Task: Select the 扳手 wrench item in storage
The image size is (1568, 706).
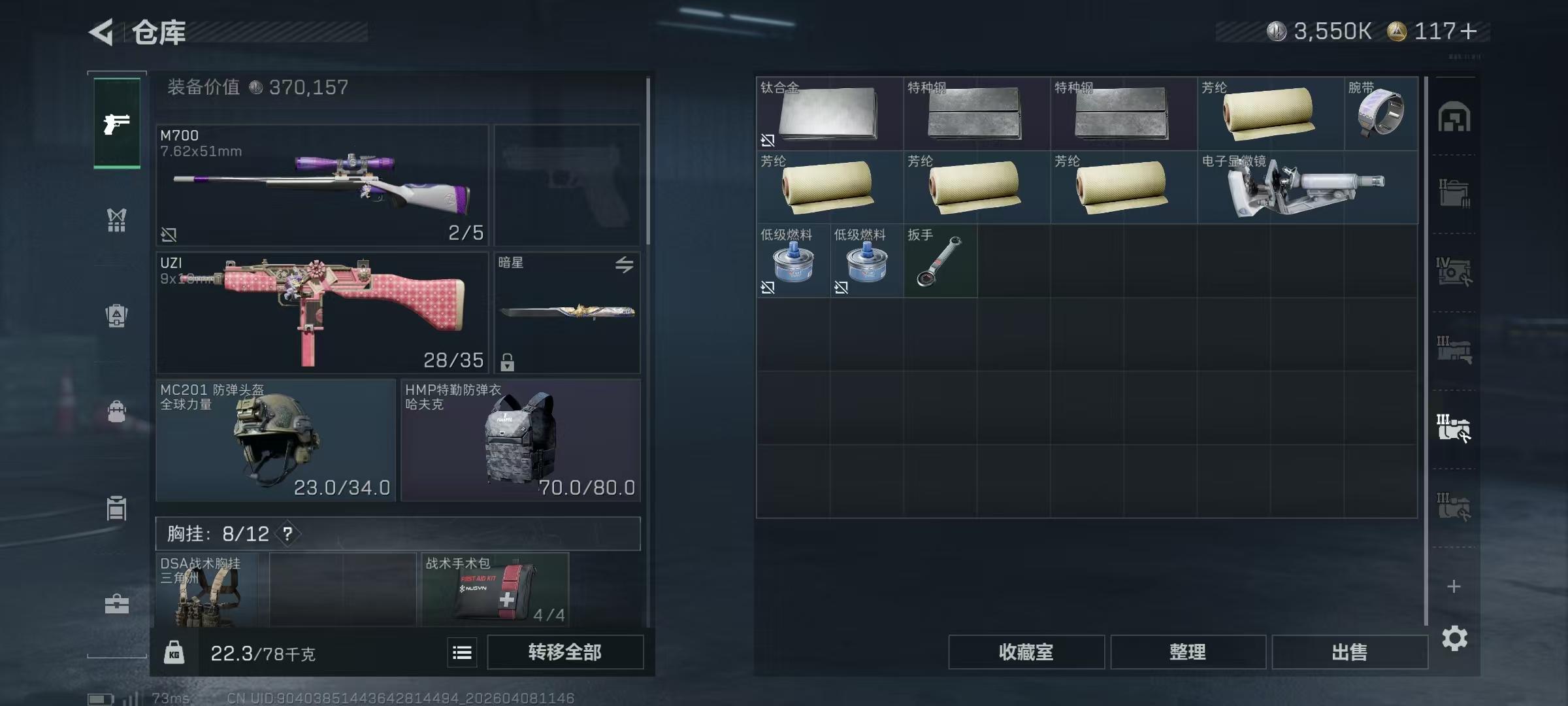Action: [x=939, y=261]
